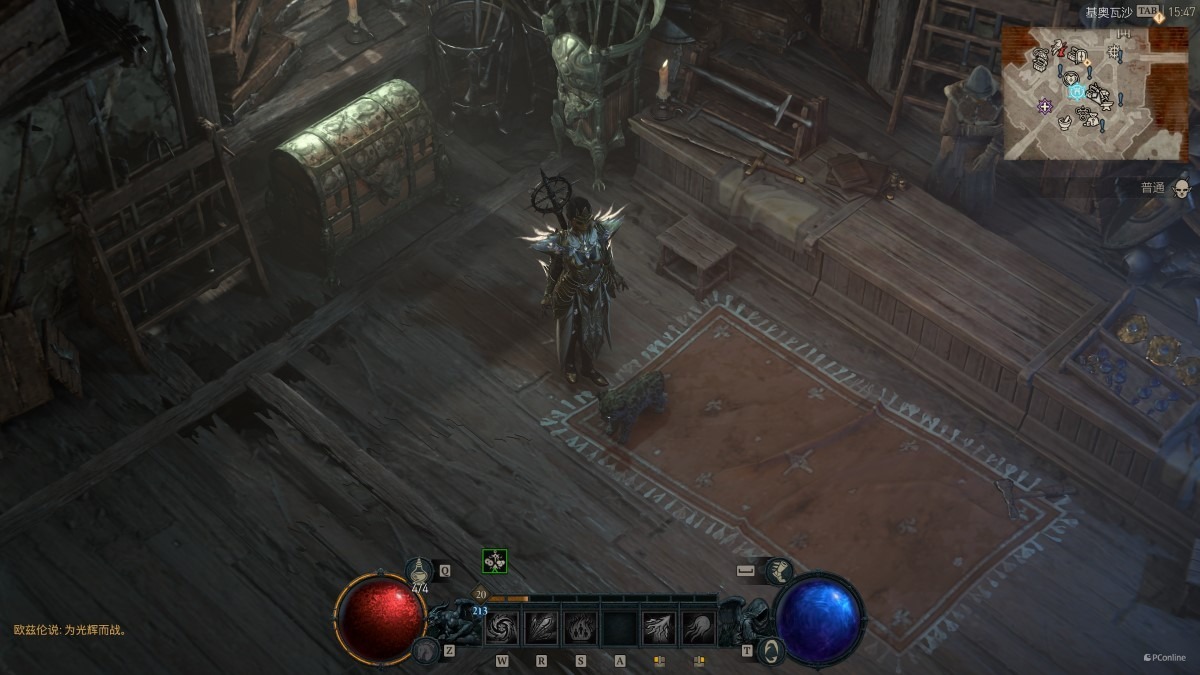The height and width of the screenshot is (675, 1200).
Task: Open the town portal swirl icon
Action: point(770,651)
